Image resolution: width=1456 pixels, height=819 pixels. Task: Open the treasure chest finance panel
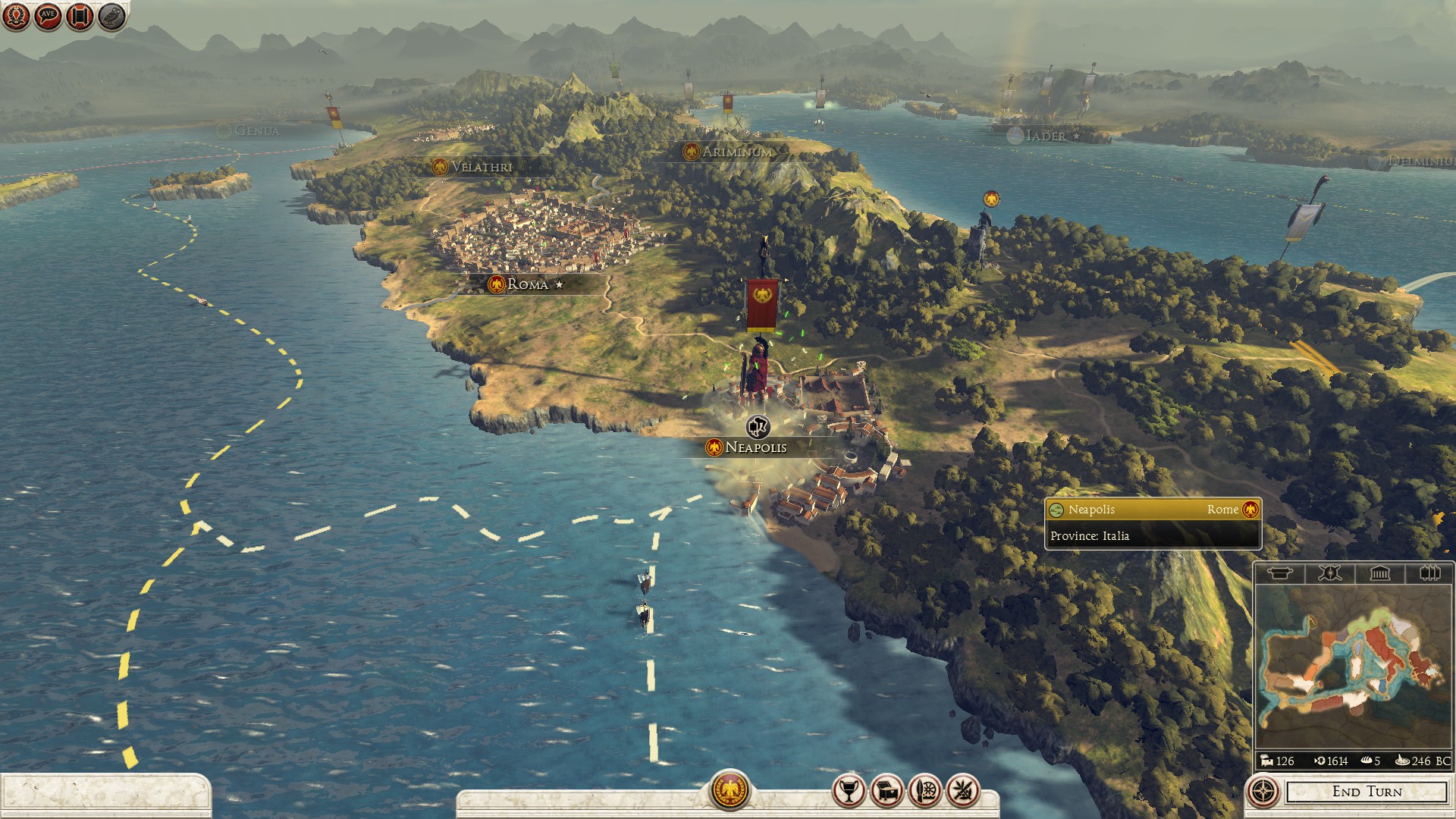click(886, 791)
